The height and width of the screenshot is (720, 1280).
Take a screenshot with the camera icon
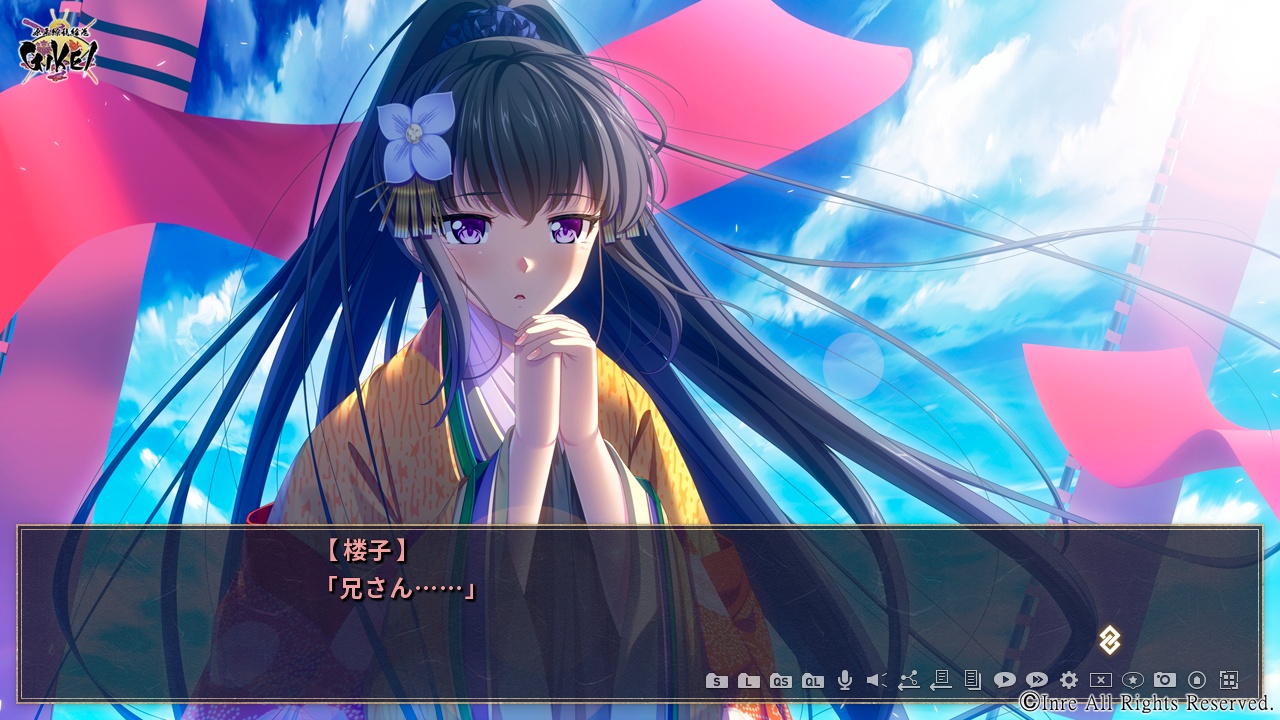1165,681
